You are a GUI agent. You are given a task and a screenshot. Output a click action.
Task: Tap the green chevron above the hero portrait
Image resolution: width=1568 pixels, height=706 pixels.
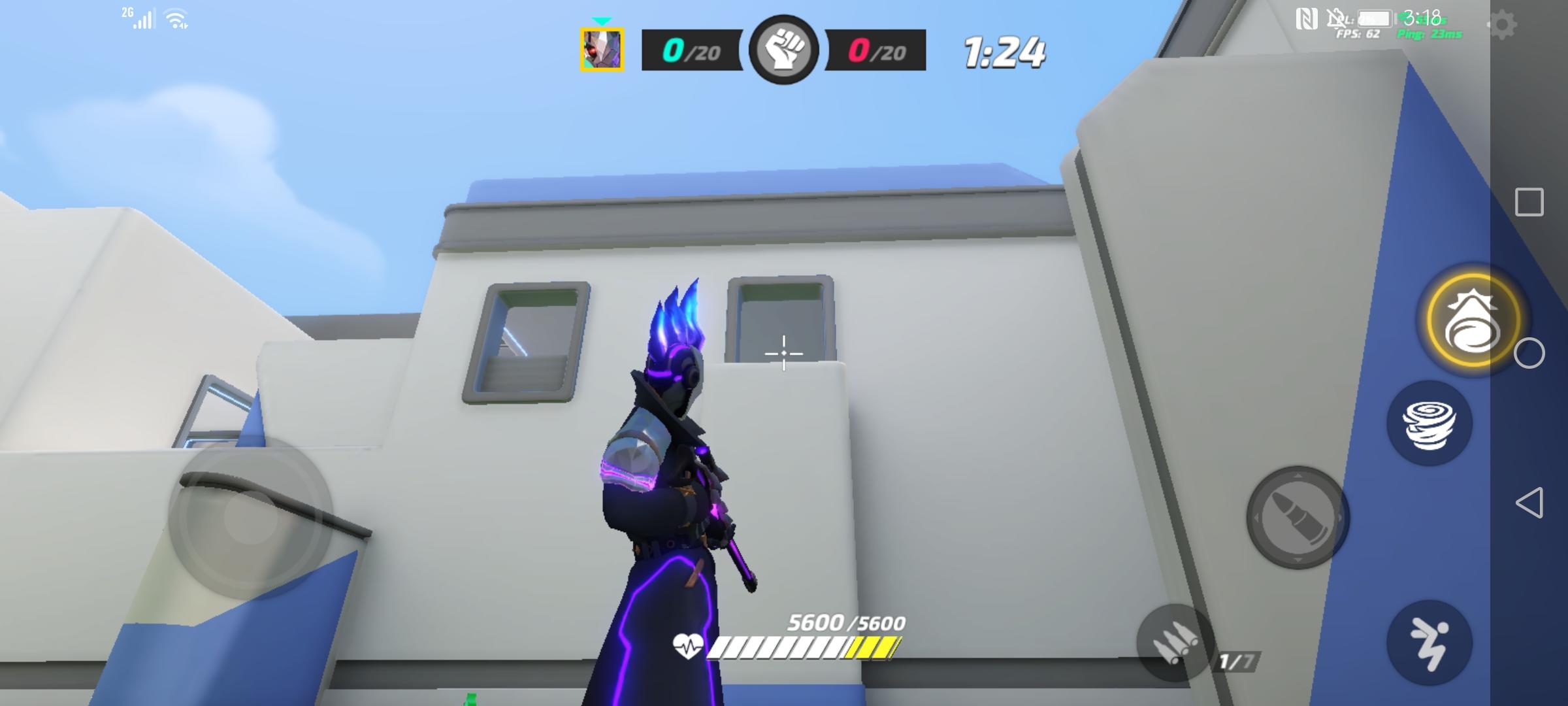pyautogui.click(x=600, y=21)
